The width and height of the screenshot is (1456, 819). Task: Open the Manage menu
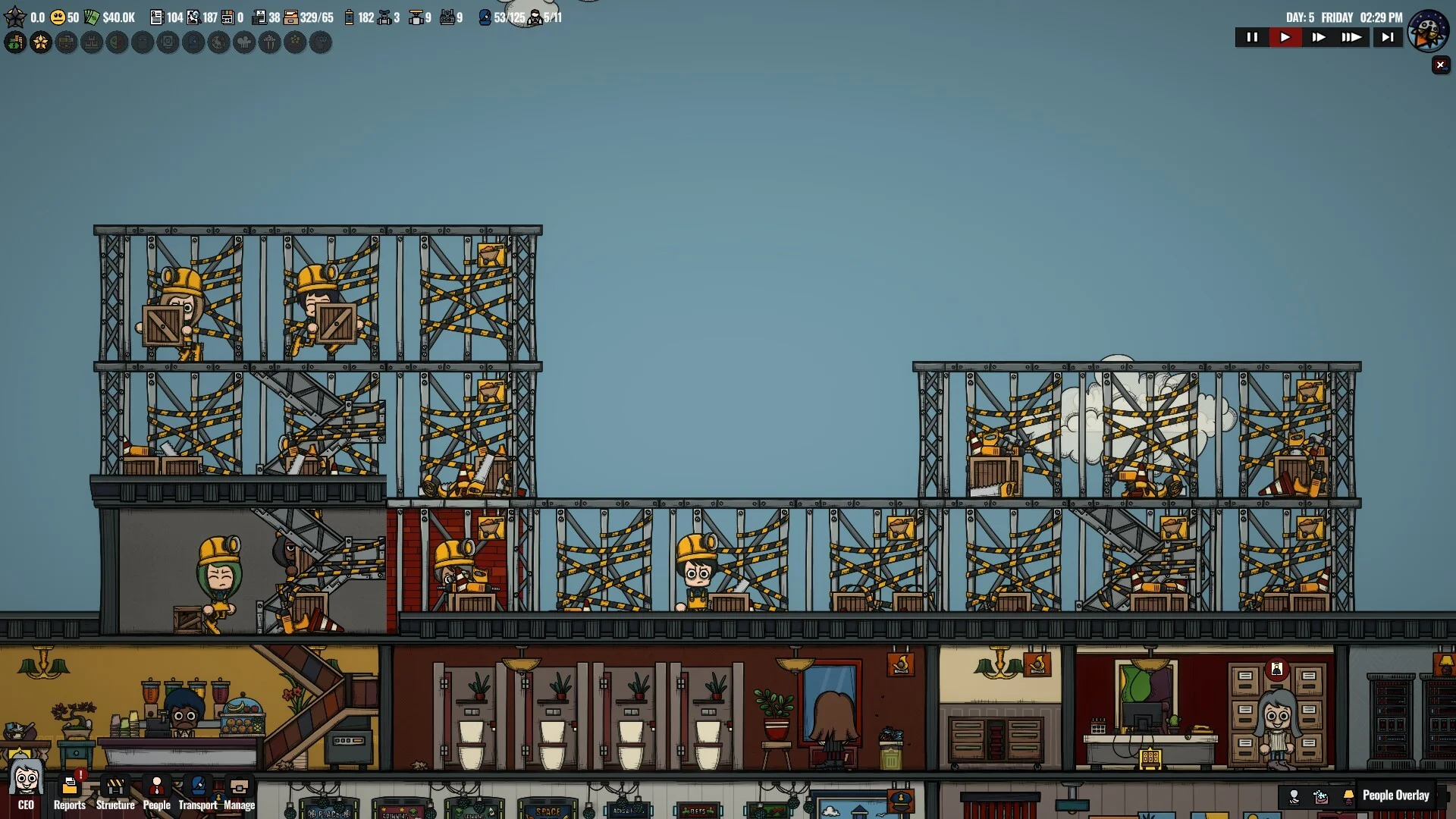tap(240, 792)
